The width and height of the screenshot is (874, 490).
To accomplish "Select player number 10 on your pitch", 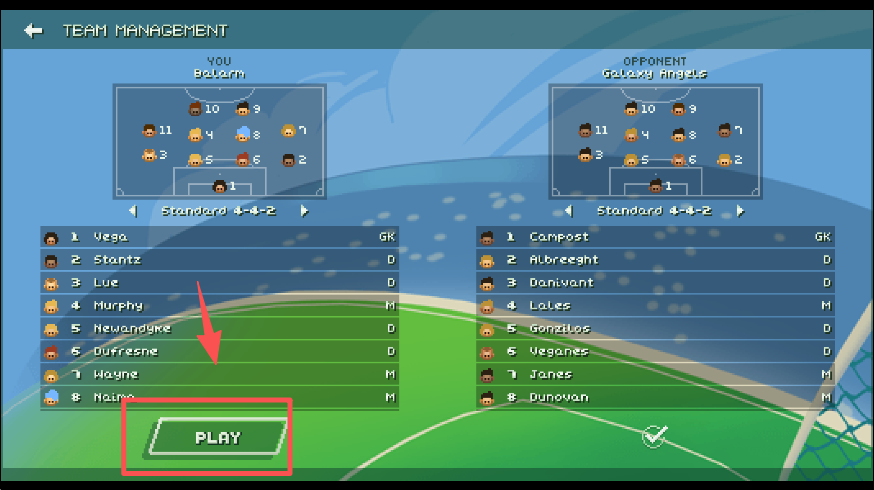I will point(196,109).
